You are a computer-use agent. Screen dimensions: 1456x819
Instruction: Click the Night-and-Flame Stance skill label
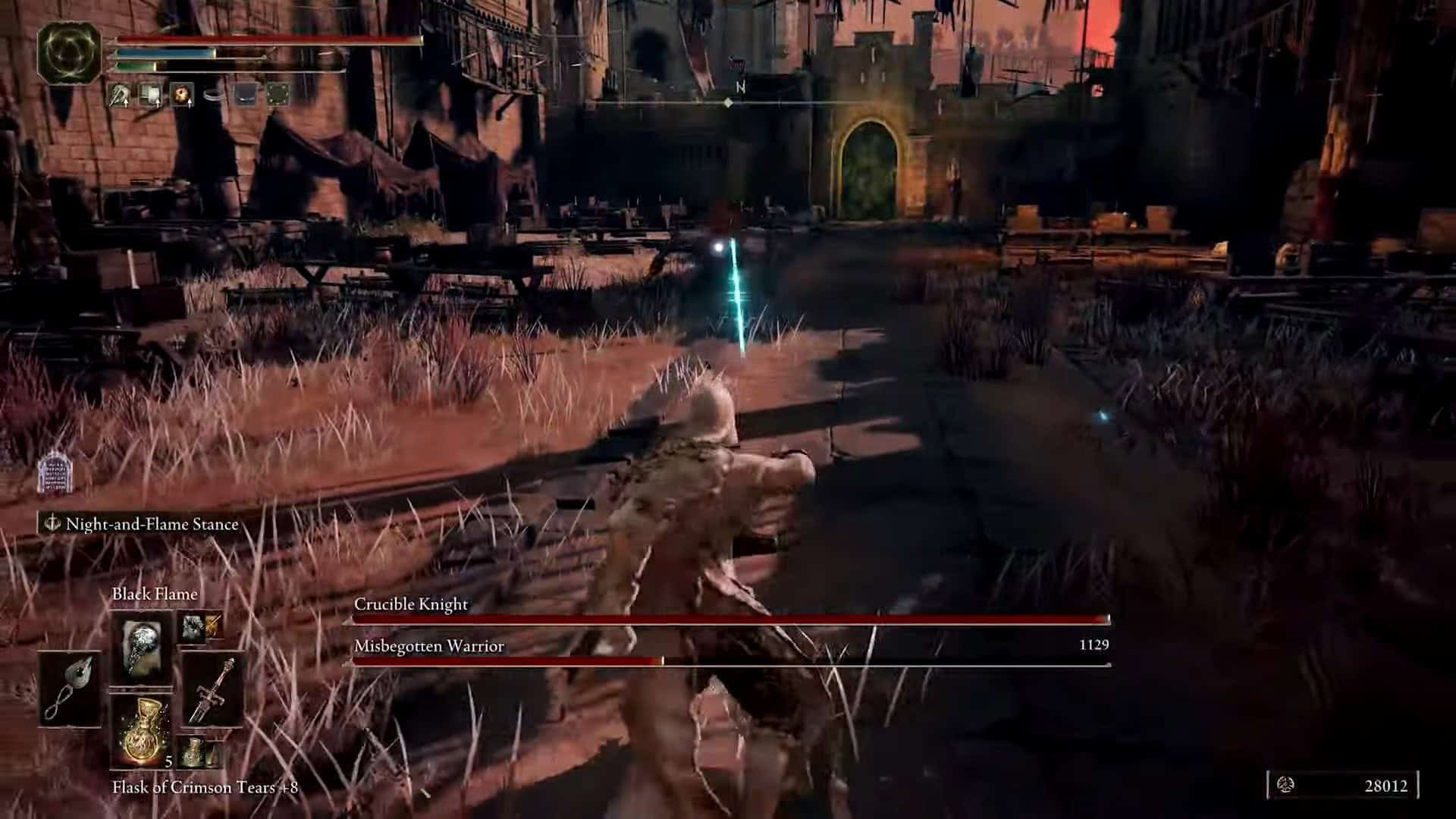pos(152,524)
